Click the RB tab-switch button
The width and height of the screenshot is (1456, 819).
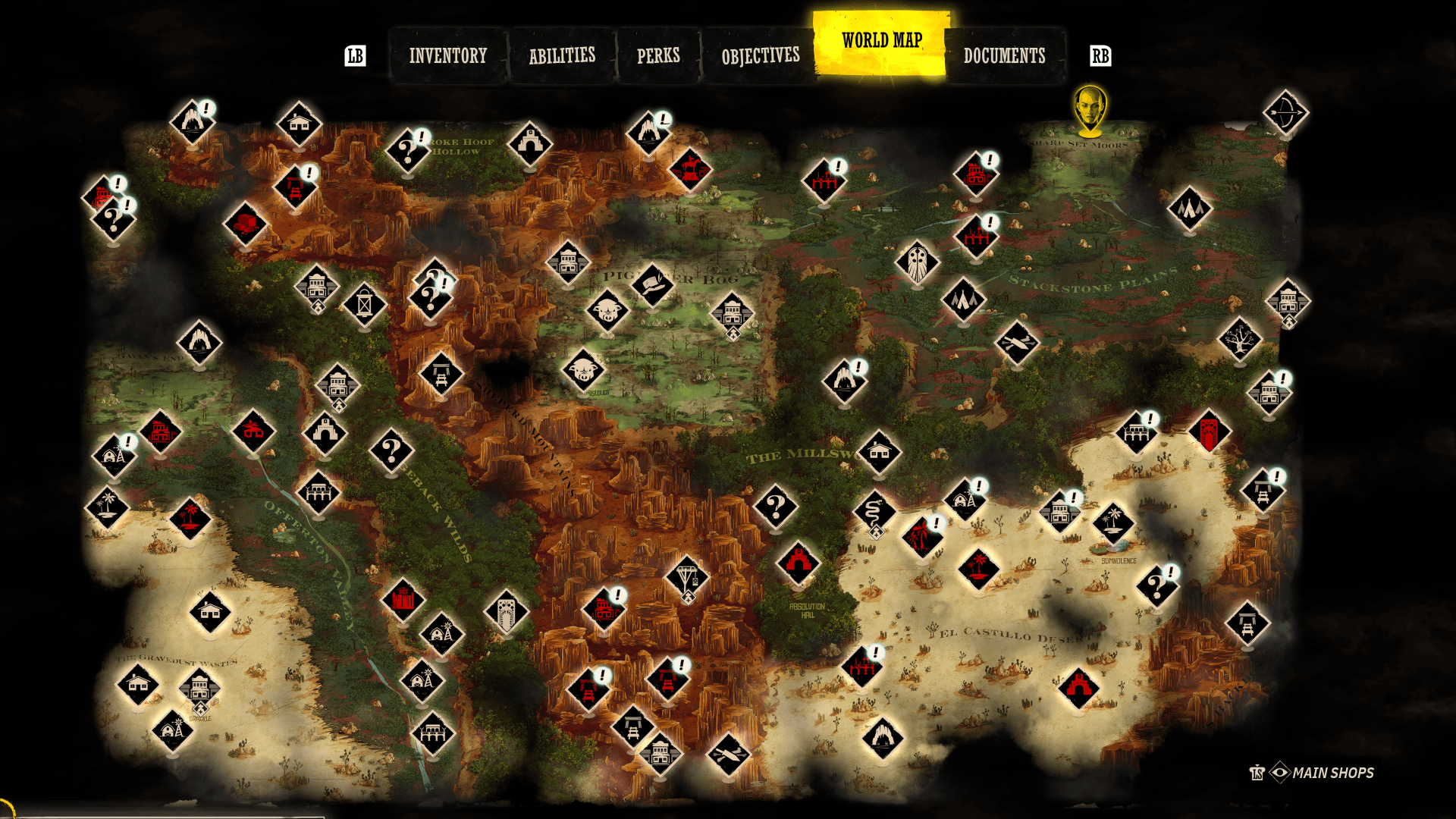(x=1100, y=55)
